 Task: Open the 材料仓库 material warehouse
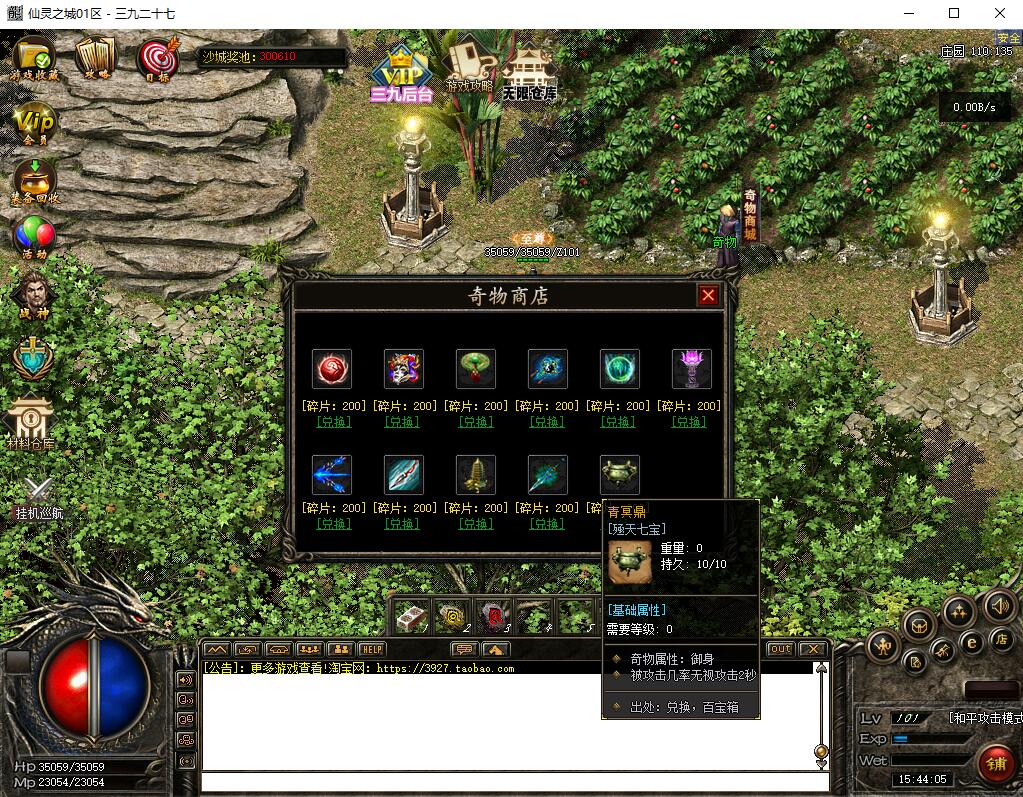point(32,420)
